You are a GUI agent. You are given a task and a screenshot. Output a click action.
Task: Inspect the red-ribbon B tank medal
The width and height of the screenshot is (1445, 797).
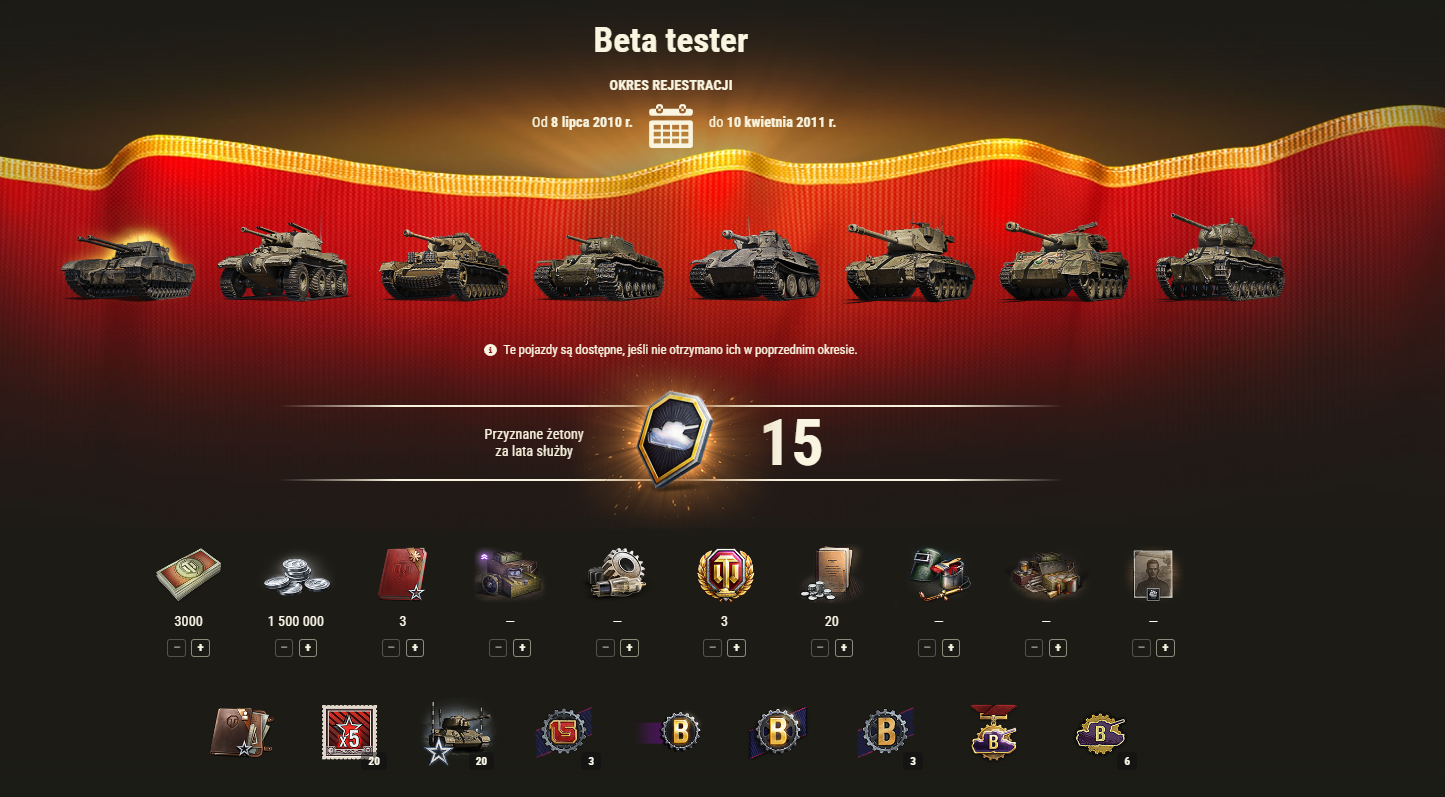click(994, 731)
